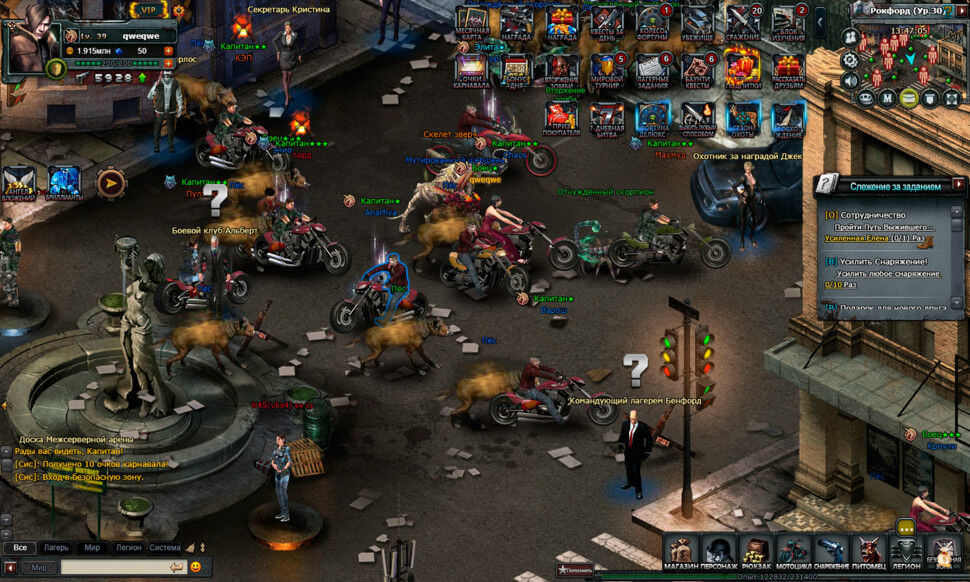This screenshot has height=582, width=970.
Task: Collapse the Слежение за заданием quest tracker
Action: (x=958, y=185)
